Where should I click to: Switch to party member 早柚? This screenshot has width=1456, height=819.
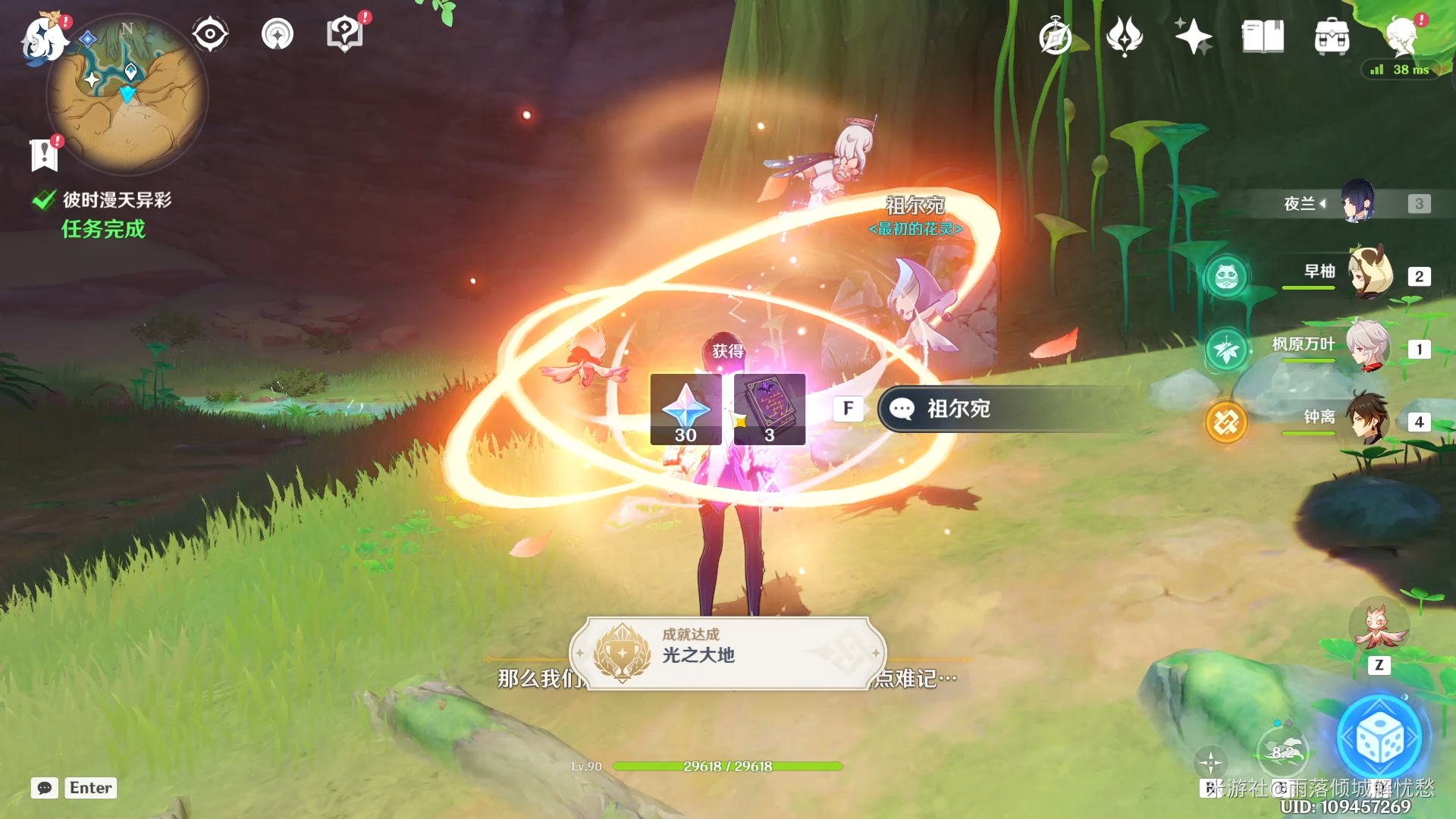pyautogui.click(x=1369, y=275)
